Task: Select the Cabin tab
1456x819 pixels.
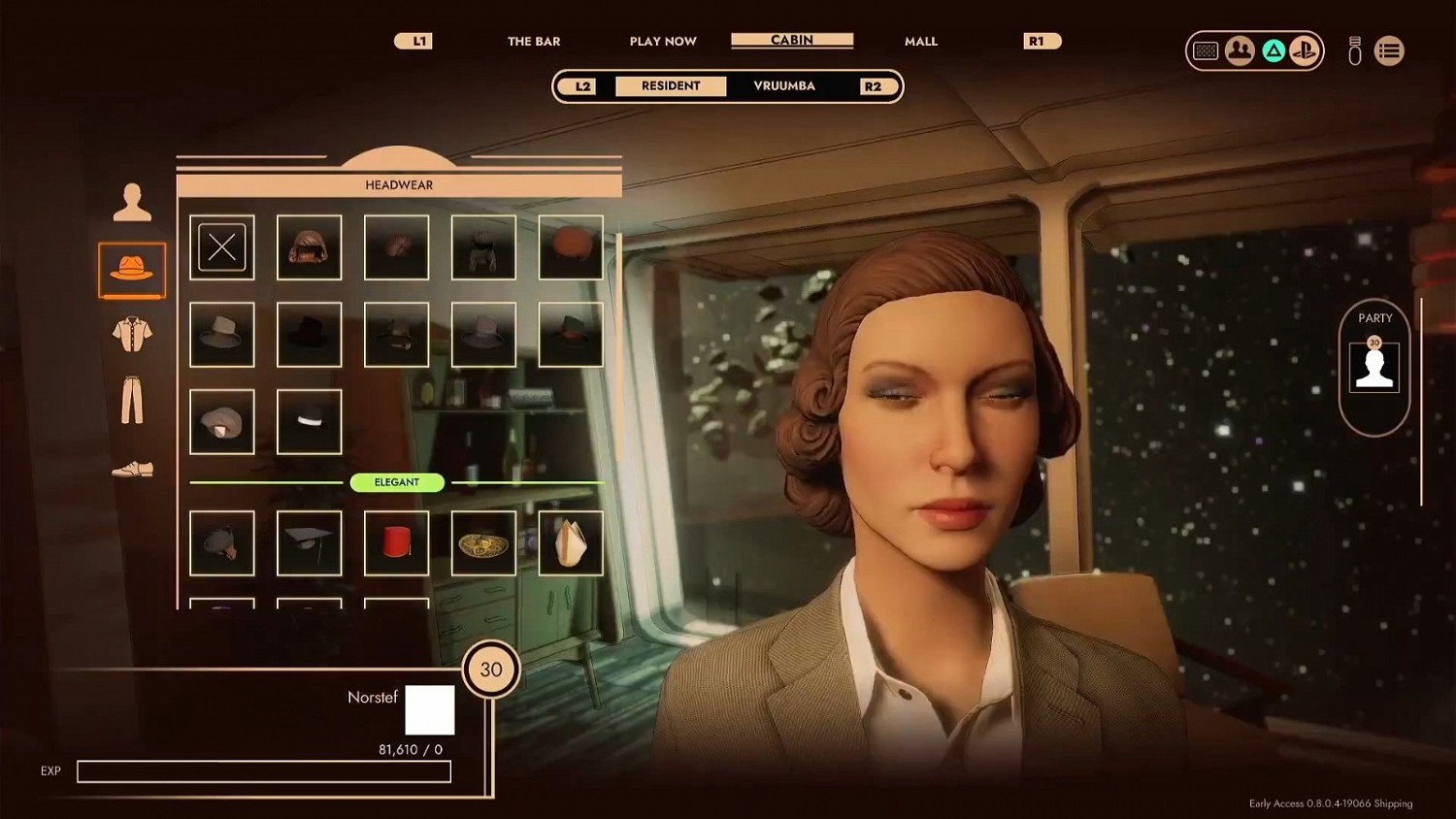Action: (792, 40)
